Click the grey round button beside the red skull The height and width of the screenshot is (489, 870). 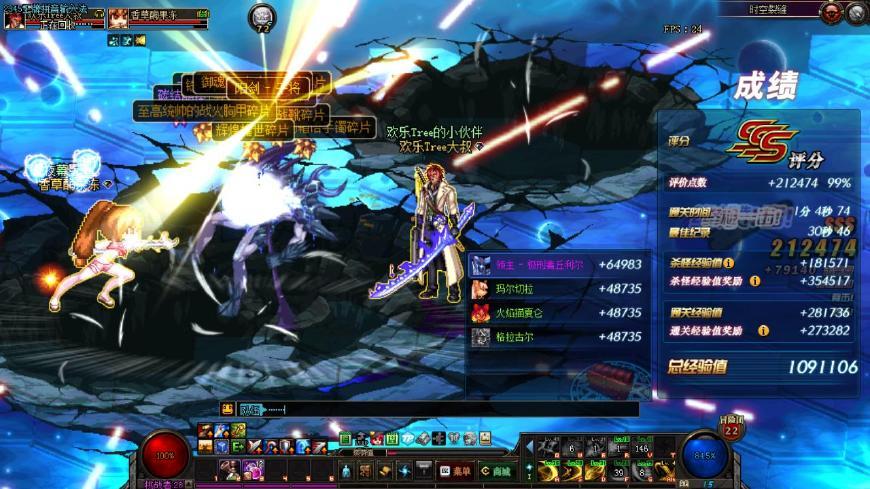856,13
